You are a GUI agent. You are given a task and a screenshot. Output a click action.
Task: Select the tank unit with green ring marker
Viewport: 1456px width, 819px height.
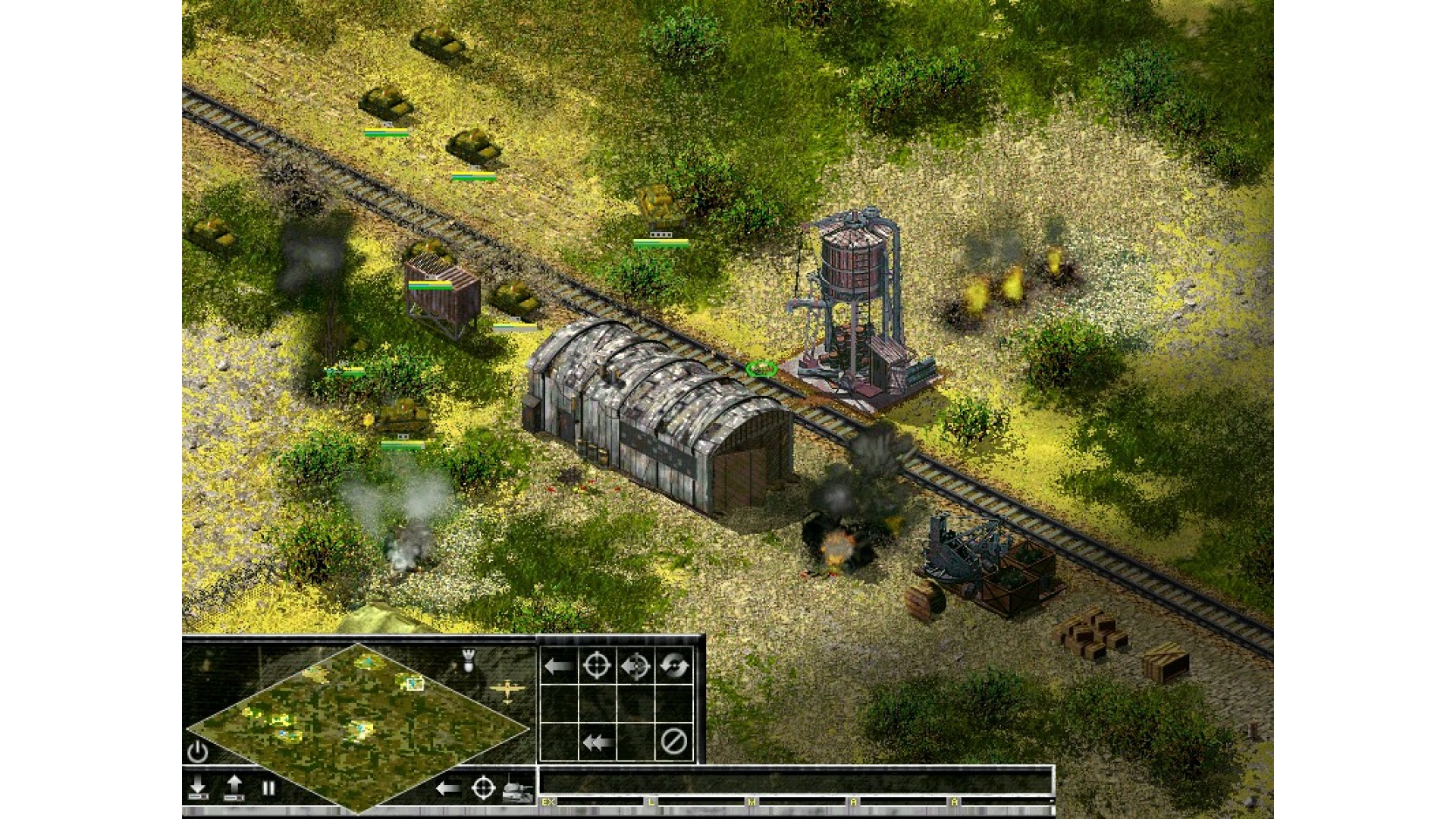point(761,369)
